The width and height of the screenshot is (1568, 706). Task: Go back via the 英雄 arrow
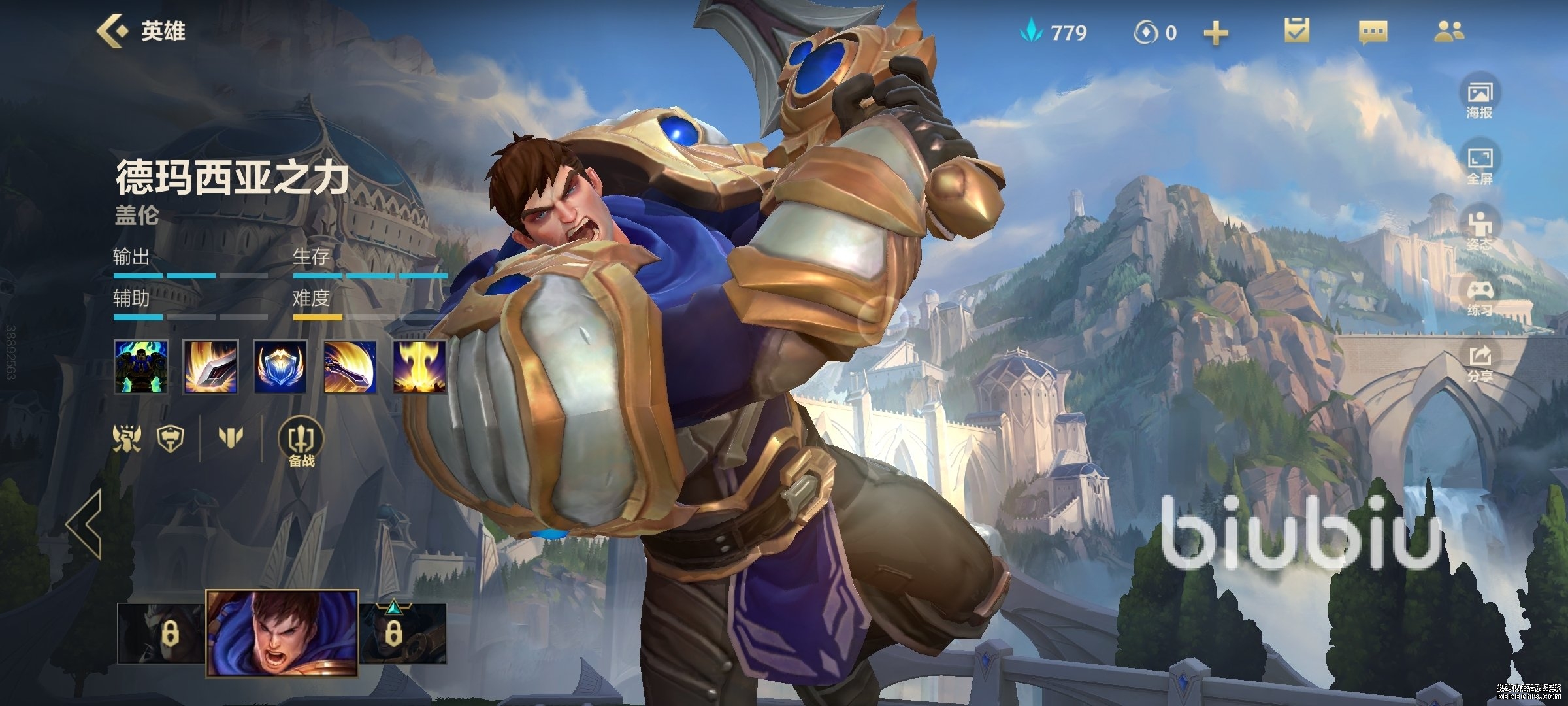tap(112, 31)
